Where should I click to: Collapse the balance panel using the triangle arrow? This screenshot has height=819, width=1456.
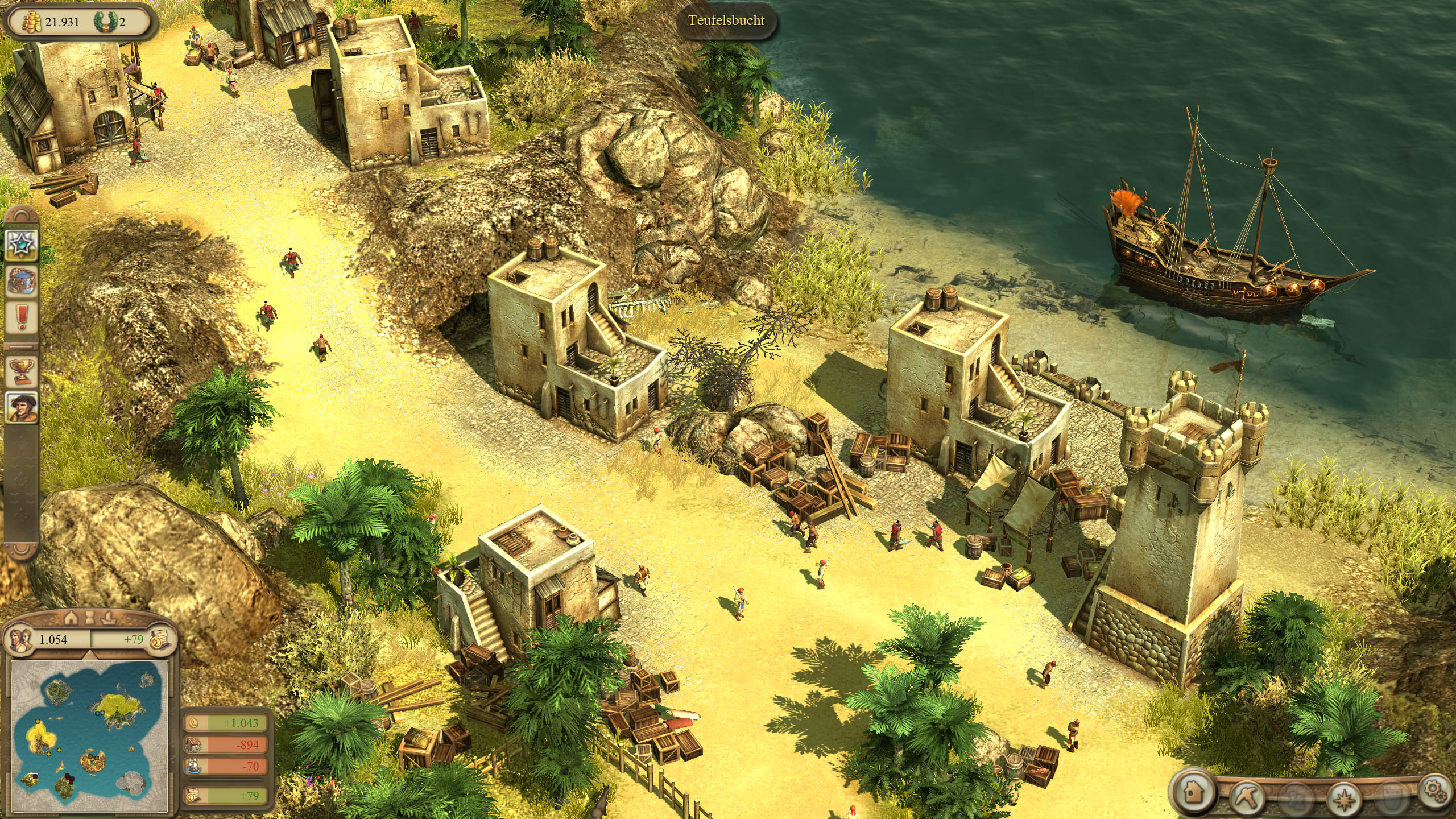(89, 656)
